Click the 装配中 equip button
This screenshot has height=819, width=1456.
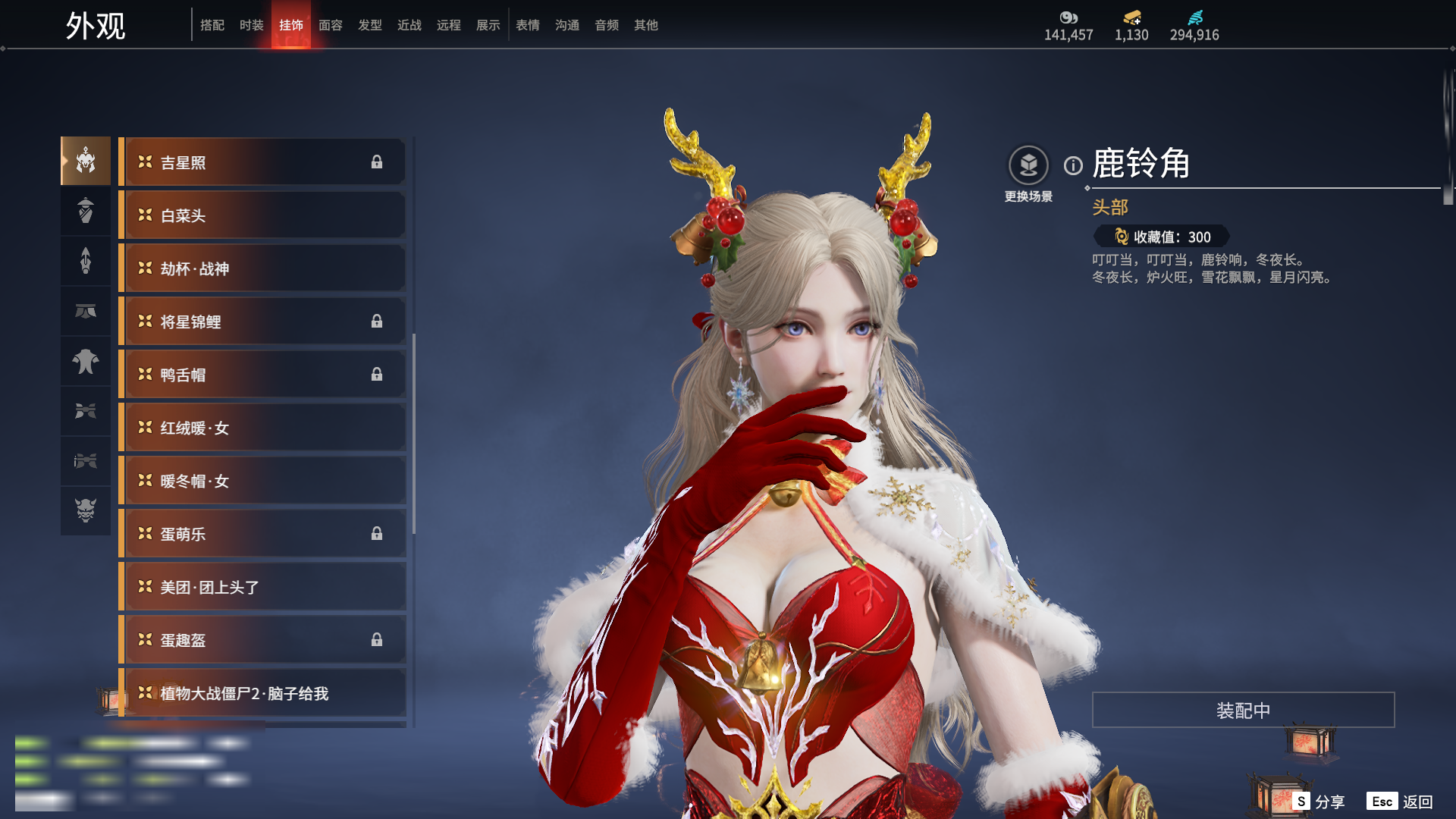coord(1243,710)
